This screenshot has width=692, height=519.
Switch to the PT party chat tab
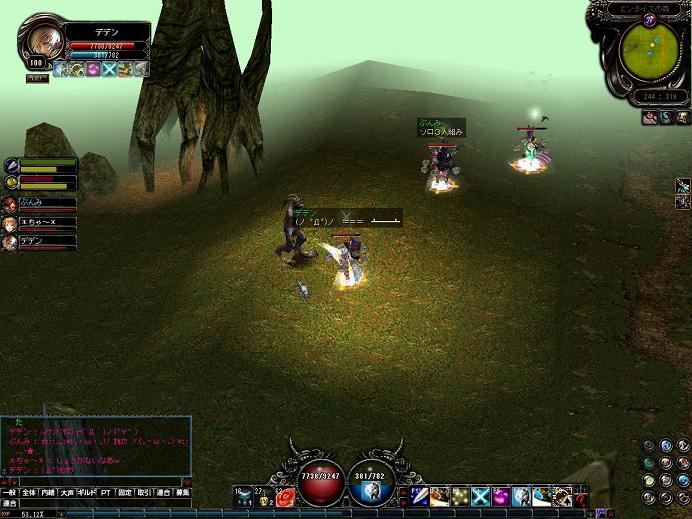tap(105, 492)
